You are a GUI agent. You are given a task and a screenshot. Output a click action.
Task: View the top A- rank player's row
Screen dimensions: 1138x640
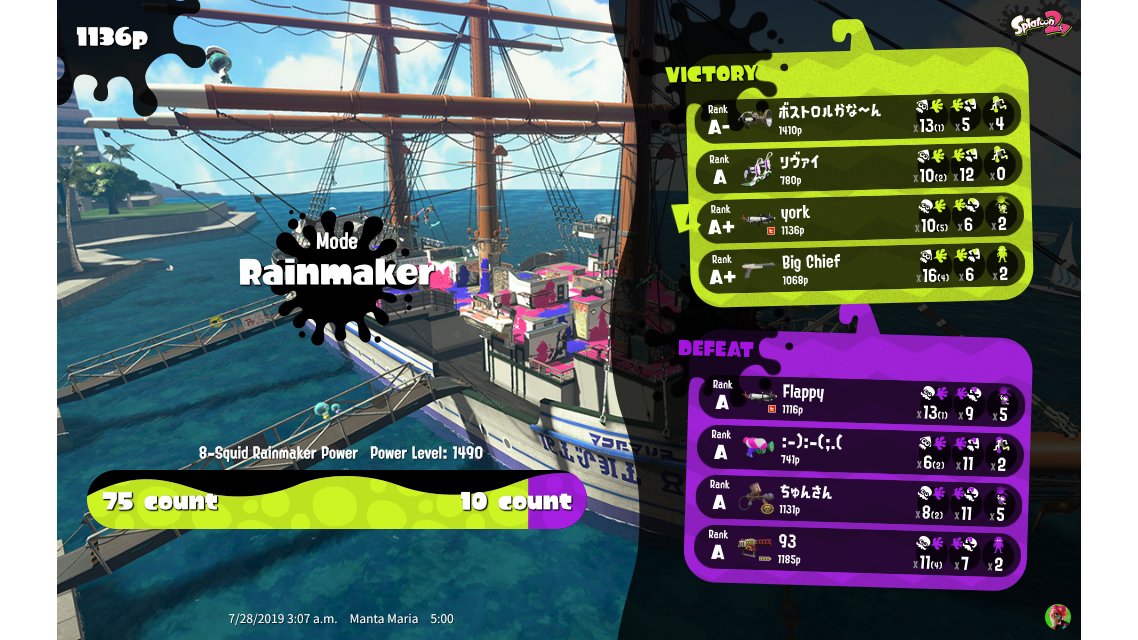[x=860, y=119]
